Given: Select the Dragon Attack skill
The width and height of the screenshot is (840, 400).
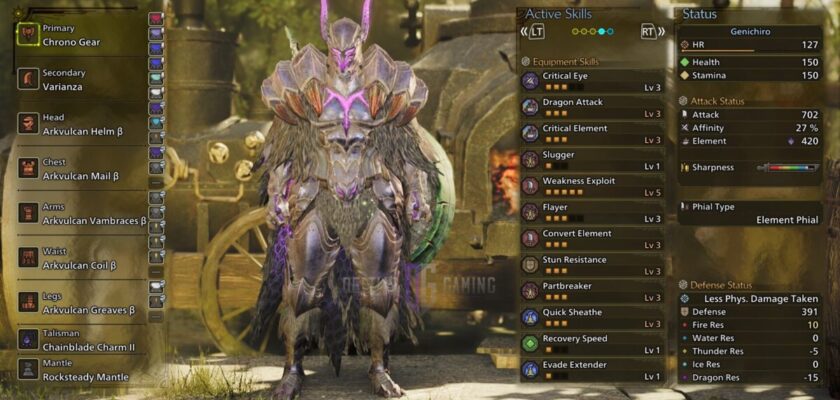Looking at the screenshot, I should (592, 108).
